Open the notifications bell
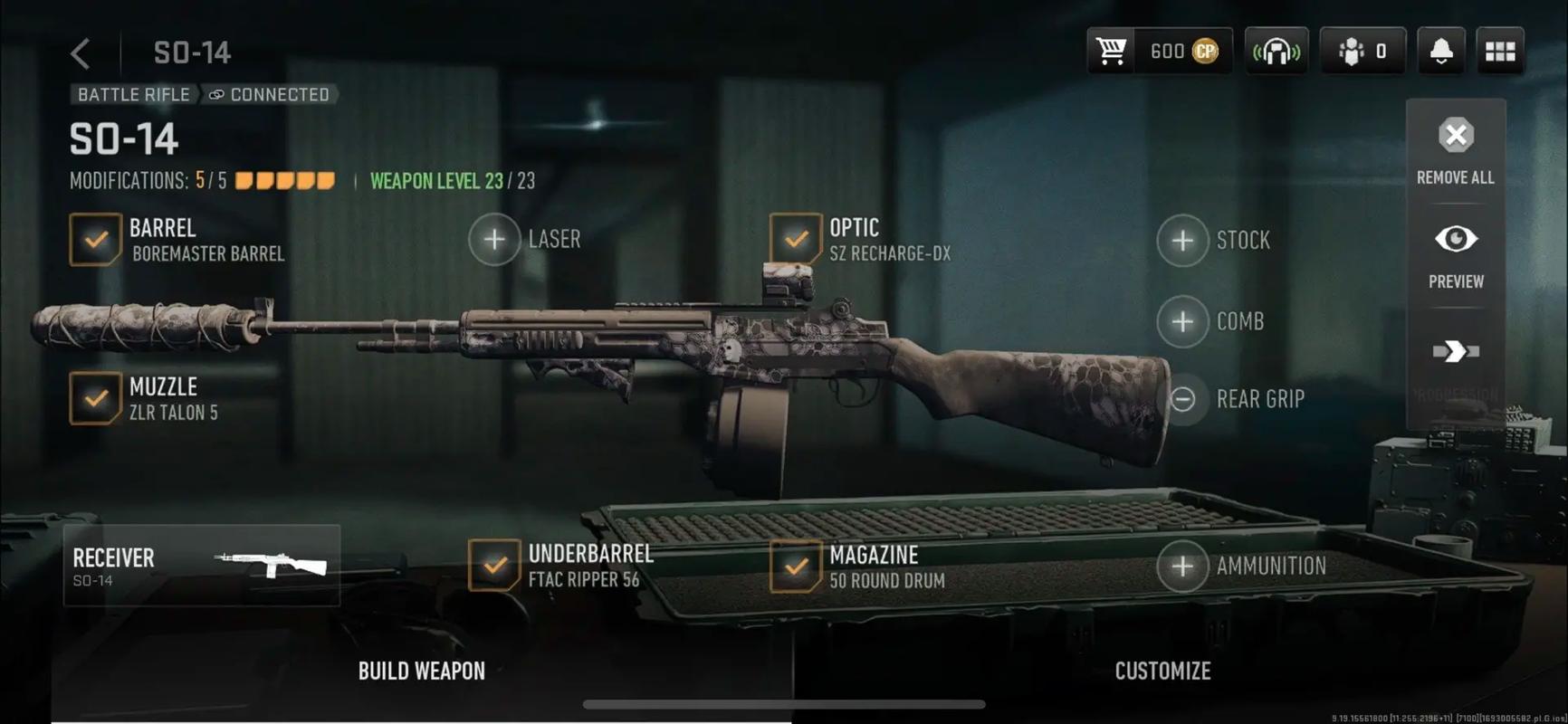The height and width of the screenshot is (724, 1568). click(x=1440, y=52)
